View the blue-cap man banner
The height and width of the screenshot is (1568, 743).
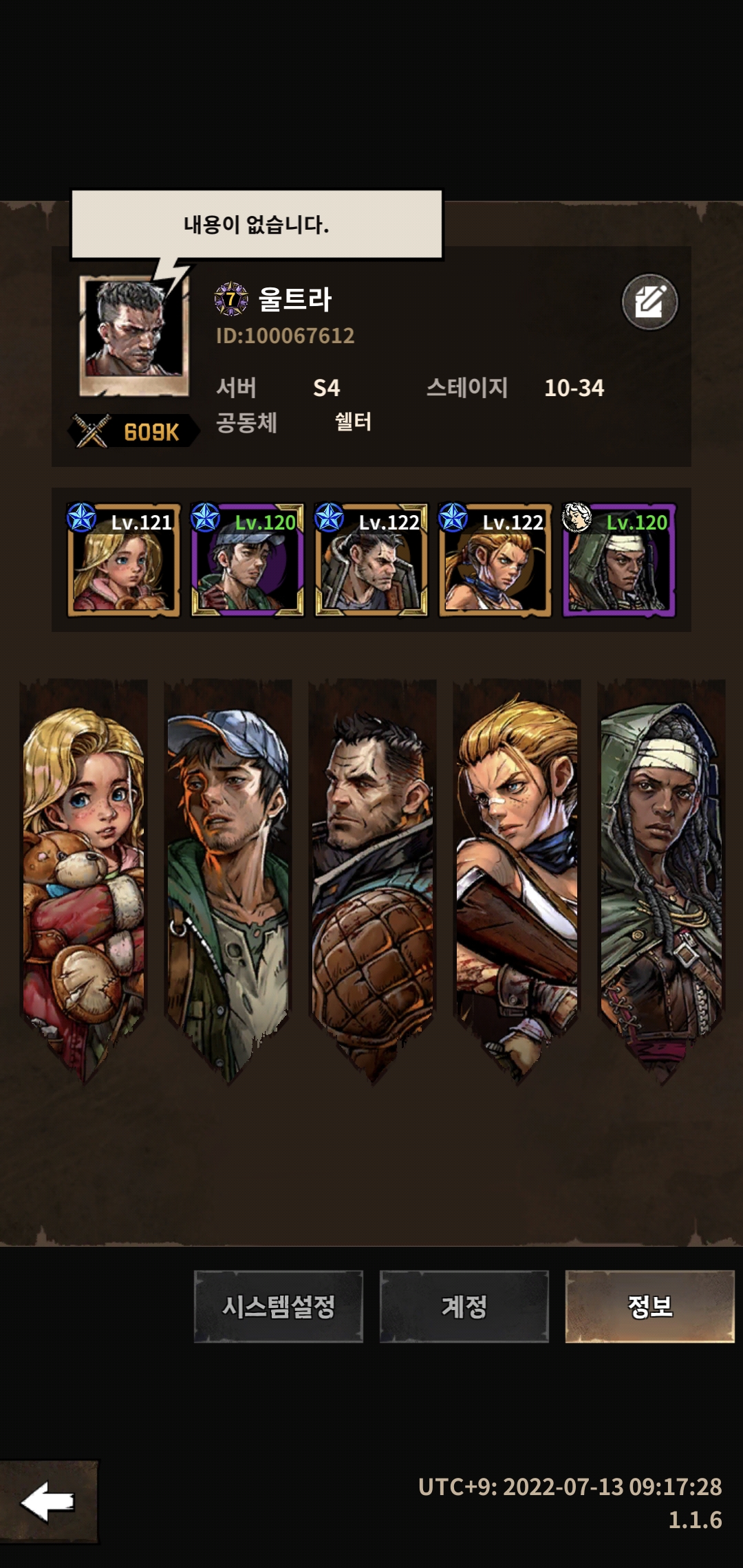point(228,873)
